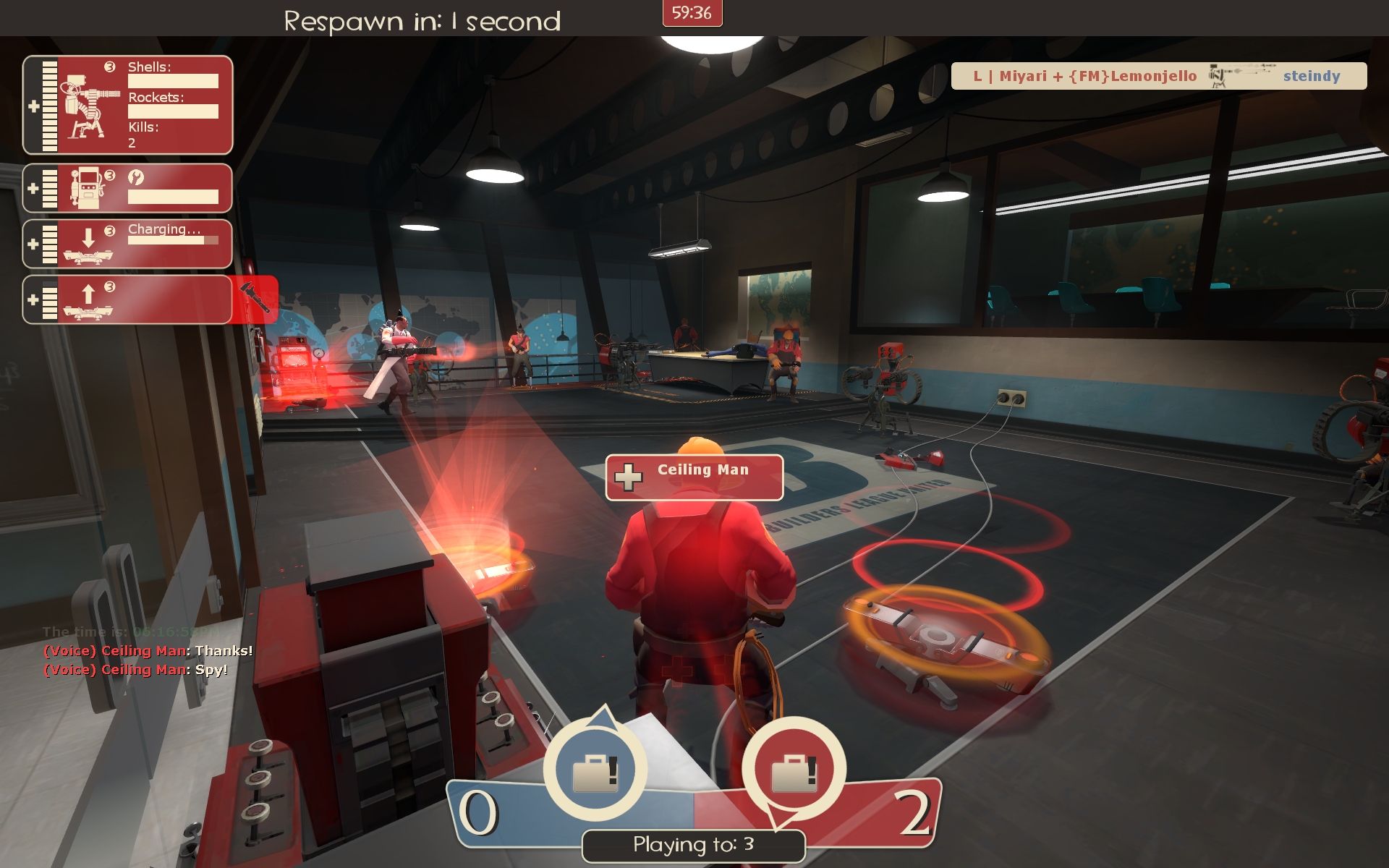Select the Ceiling Man spectator target panel
The image size is (1389, 868).
[x=694, y=477]
